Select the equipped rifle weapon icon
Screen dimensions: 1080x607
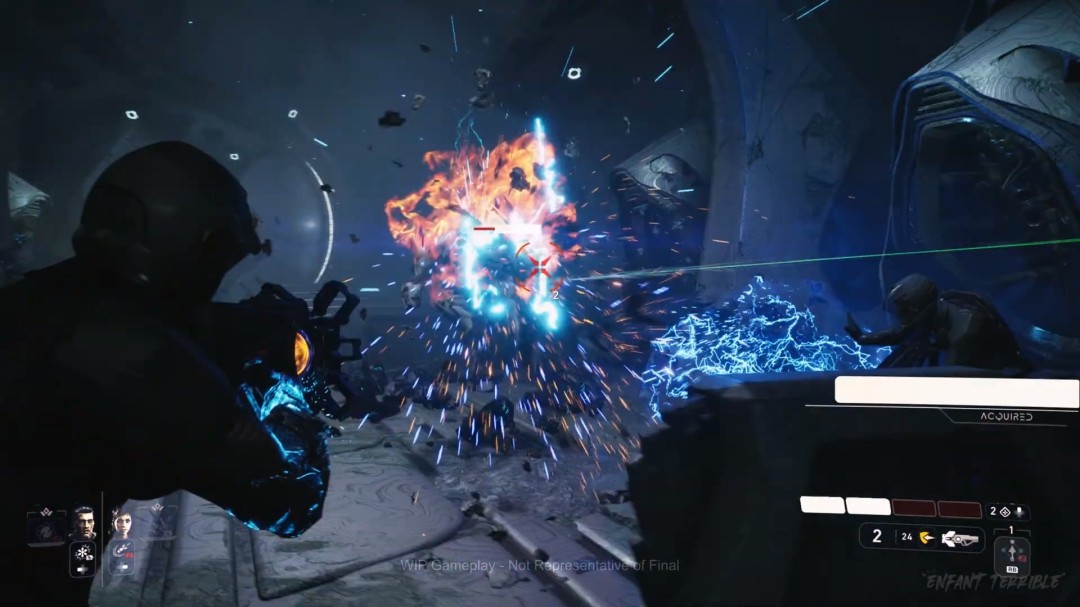pos(960,537)
